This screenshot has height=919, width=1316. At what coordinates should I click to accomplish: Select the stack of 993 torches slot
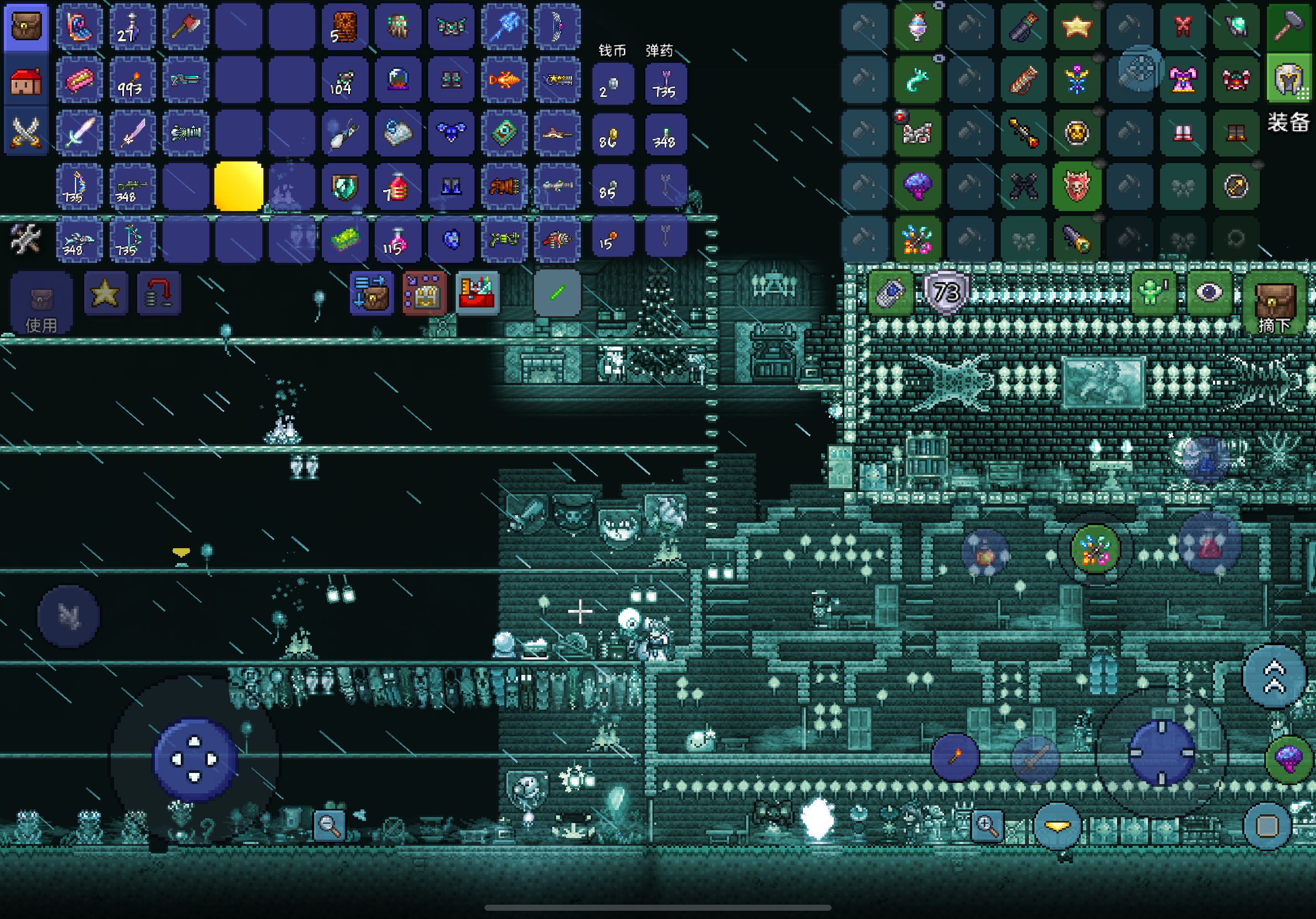[x=131, y=81]
